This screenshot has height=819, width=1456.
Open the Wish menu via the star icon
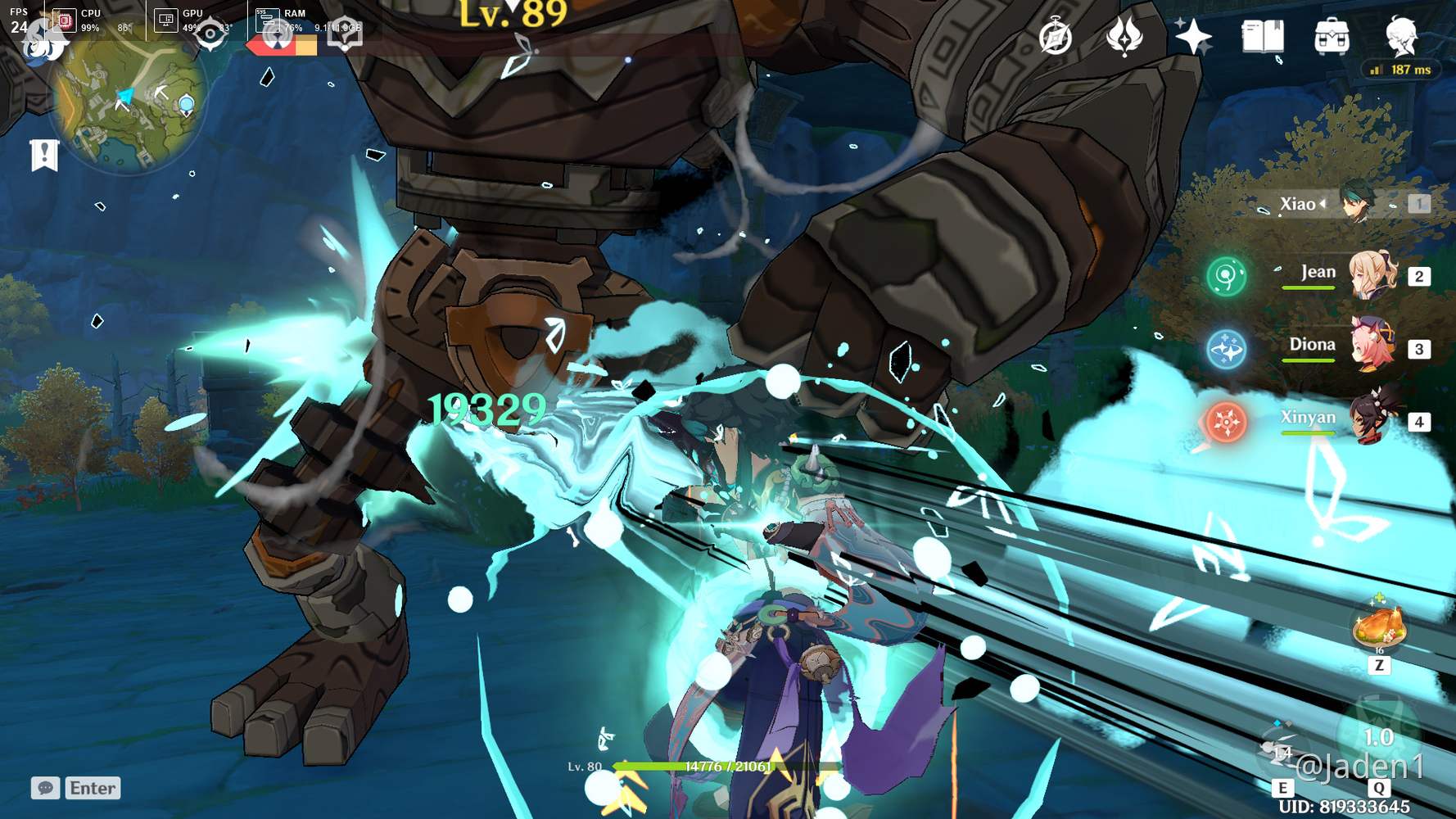pos(1192,37)
